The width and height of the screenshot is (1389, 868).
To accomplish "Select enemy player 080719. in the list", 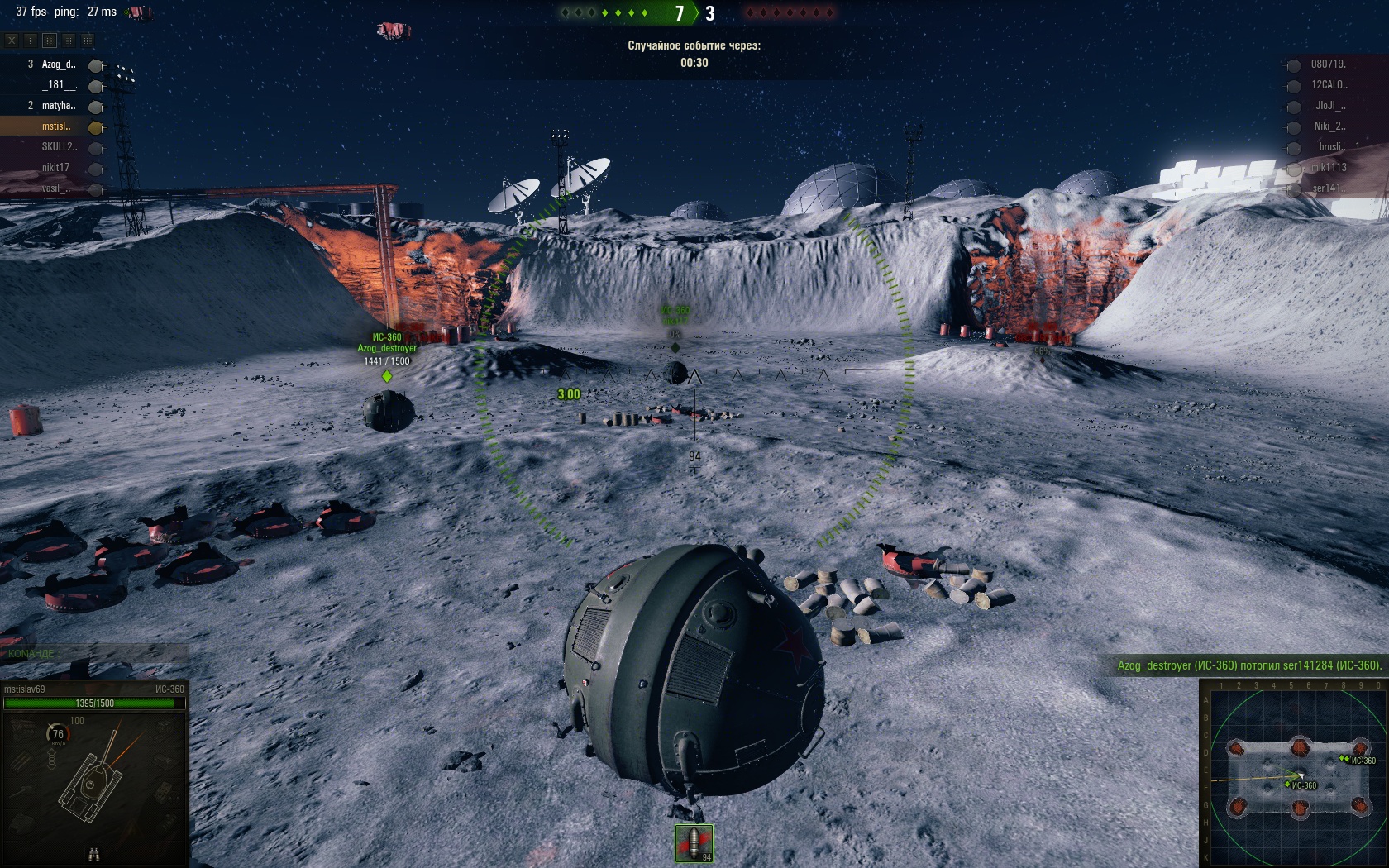I will pos(1328,64).
